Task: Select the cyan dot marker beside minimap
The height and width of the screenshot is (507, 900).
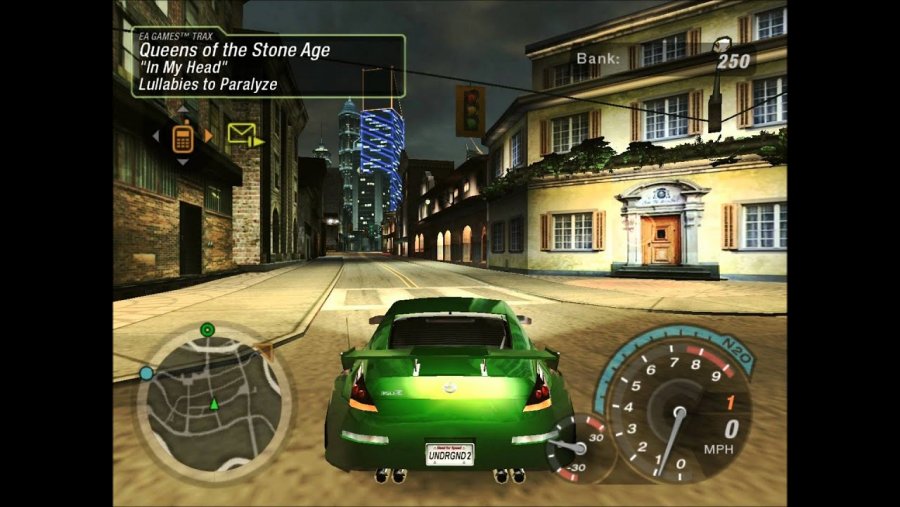Action: pos(146,373)
